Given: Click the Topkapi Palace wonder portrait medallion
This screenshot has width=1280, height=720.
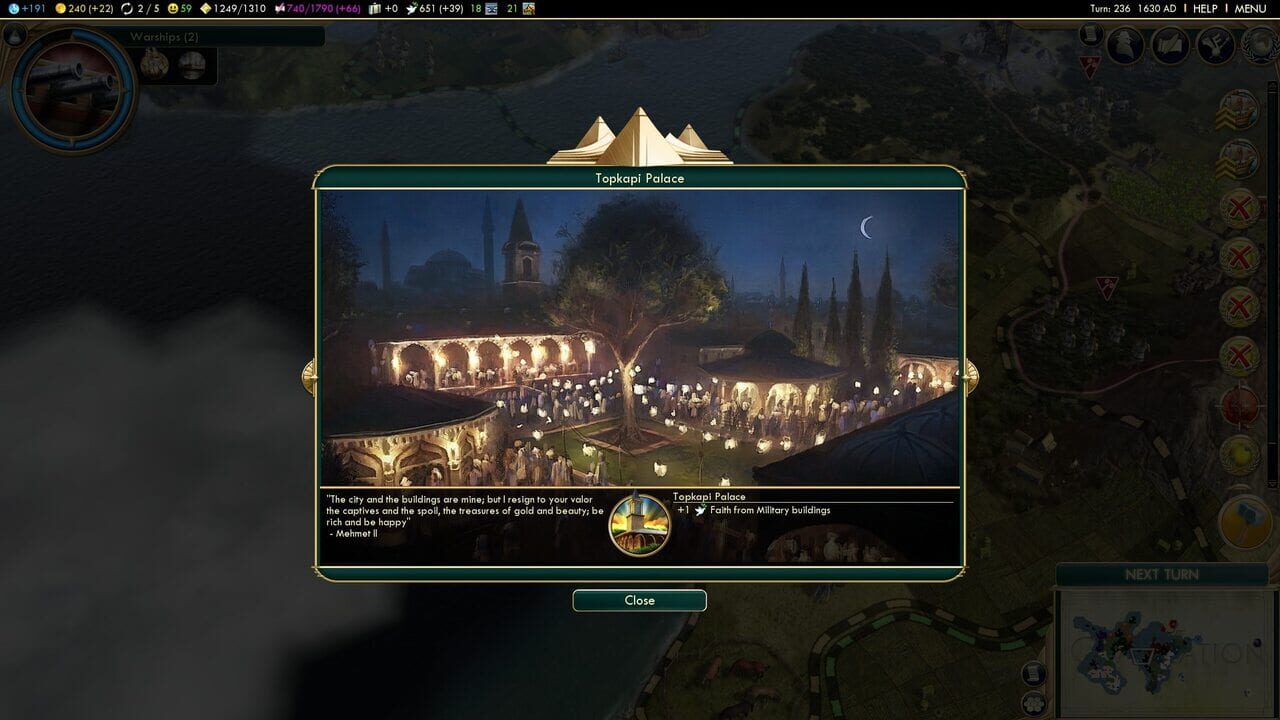Looking at the screenshot, I should click(640, 523).
